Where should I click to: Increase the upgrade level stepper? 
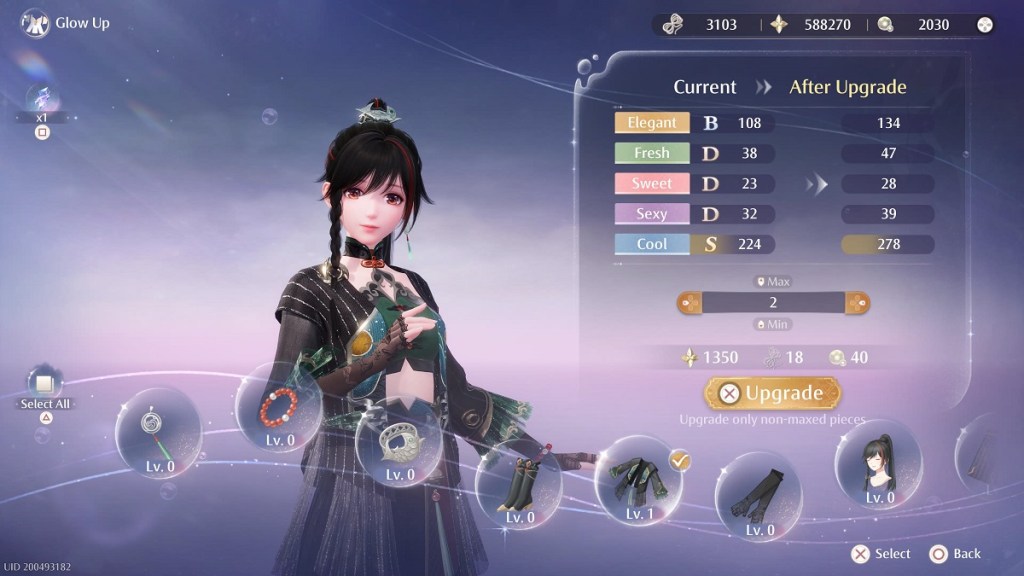coord(859,301)
